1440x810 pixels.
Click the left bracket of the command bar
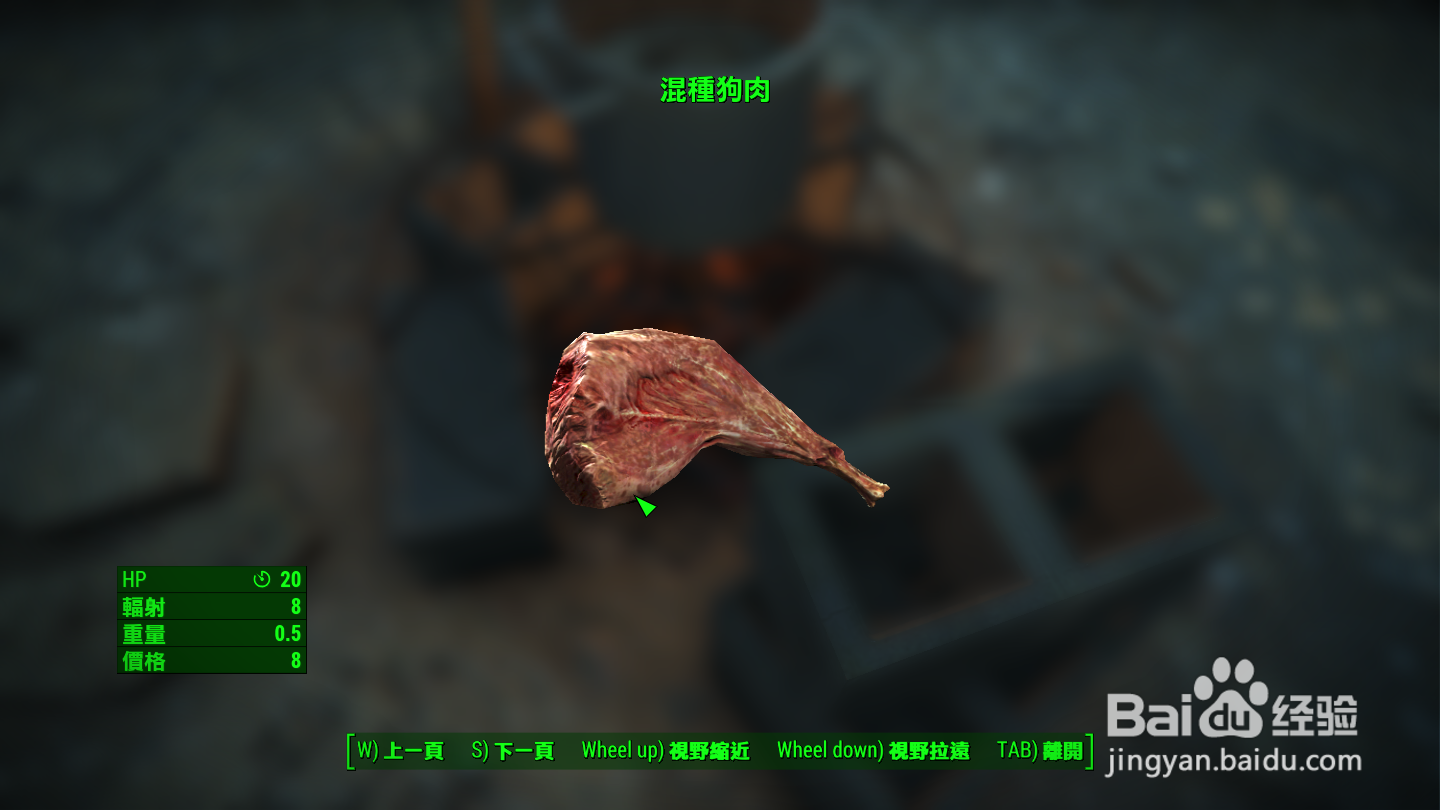[x=349, y=751]
